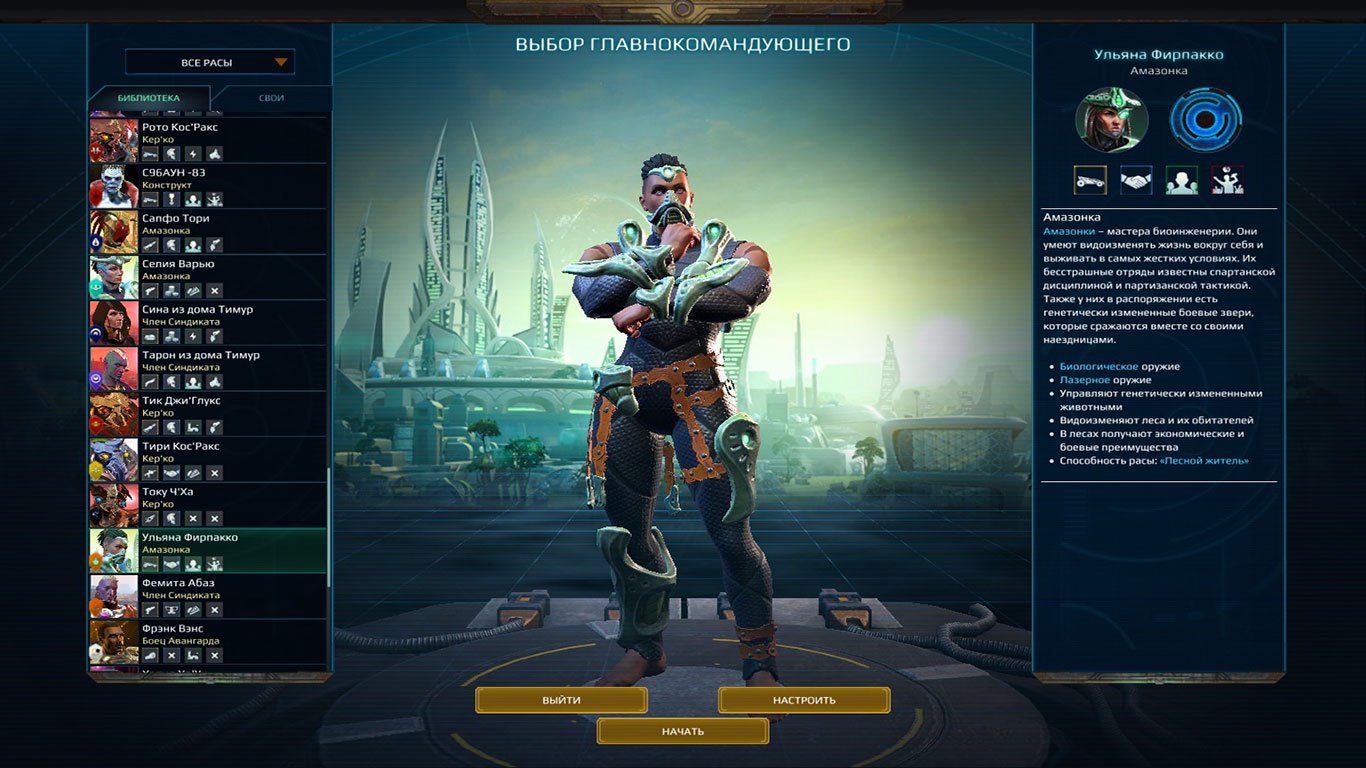
Task: Select the vehicle icon beneath Ульяна's portrait
Action: [1090, 180]
